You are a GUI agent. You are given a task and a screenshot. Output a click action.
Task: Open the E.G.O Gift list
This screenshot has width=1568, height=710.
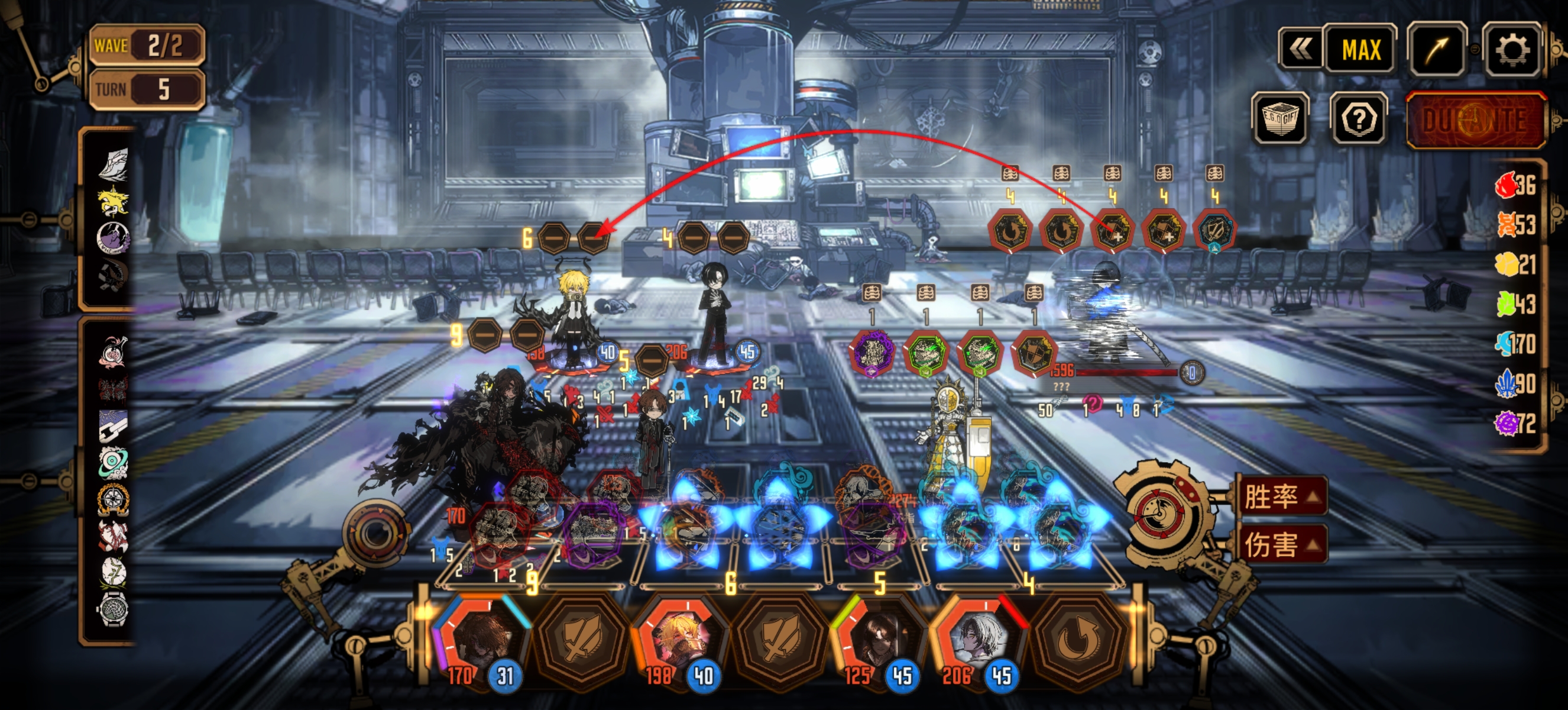[x=1281, y=119]
